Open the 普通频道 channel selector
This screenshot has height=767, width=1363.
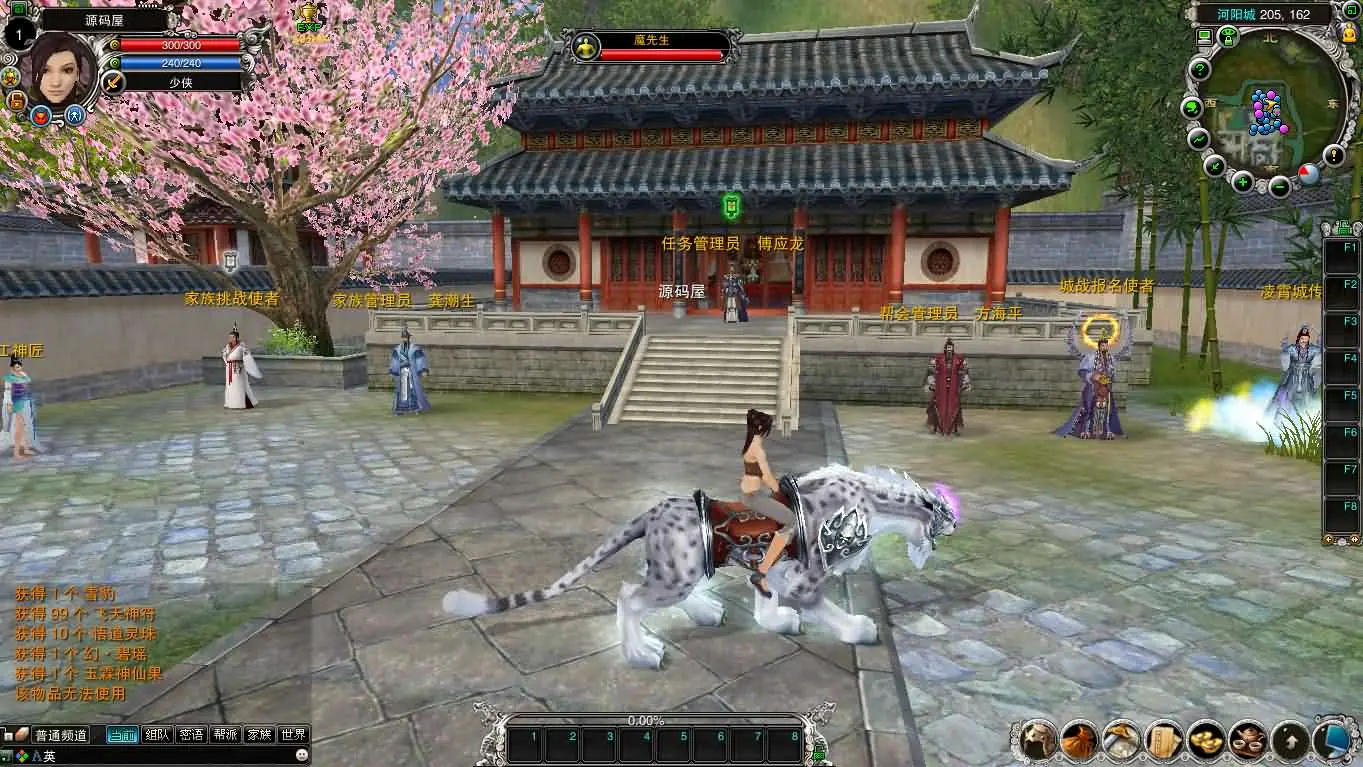[x=60, y=735]
